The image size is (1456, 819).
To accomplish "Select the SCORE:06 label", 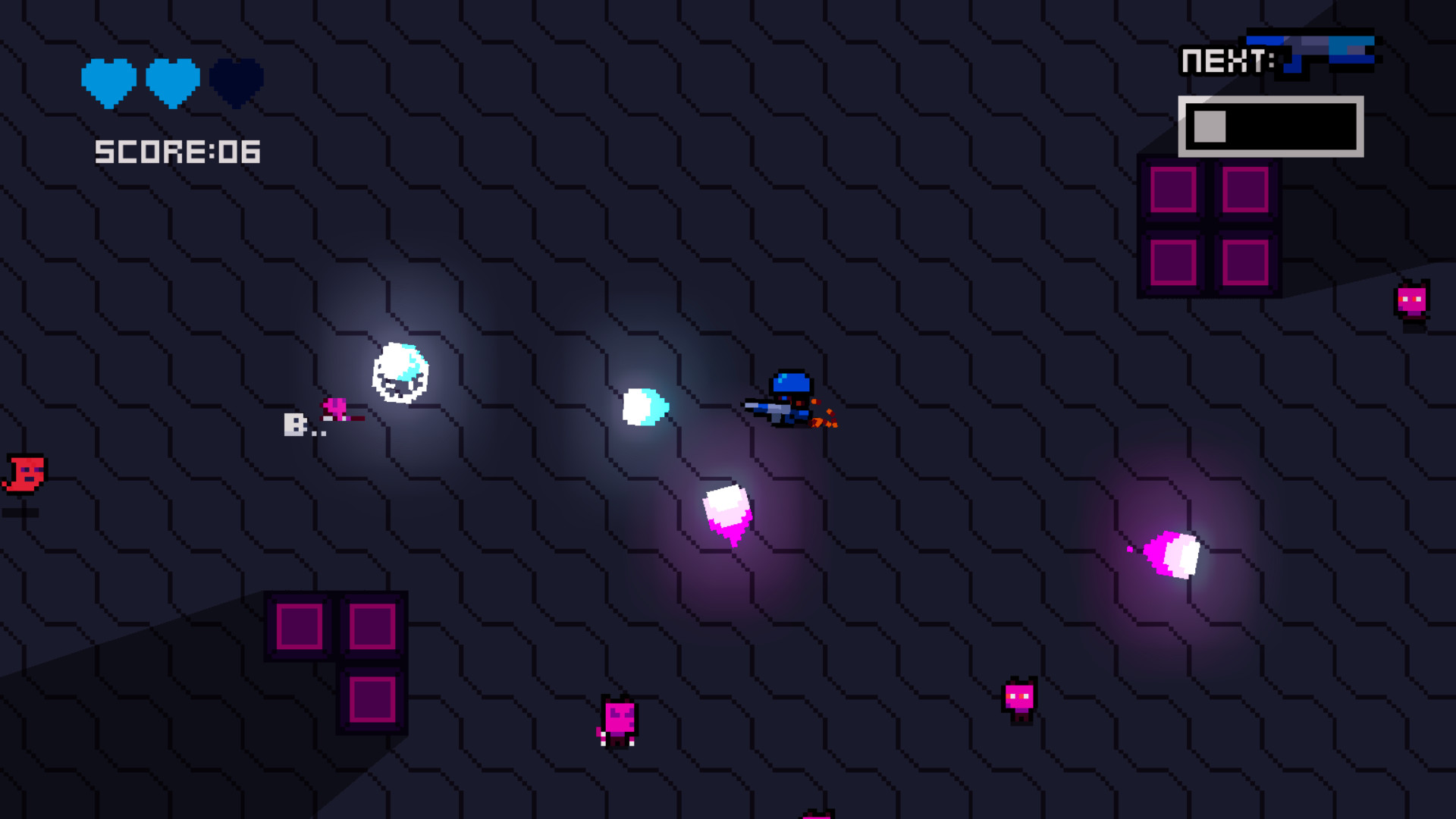I will [x=176, y=152].
